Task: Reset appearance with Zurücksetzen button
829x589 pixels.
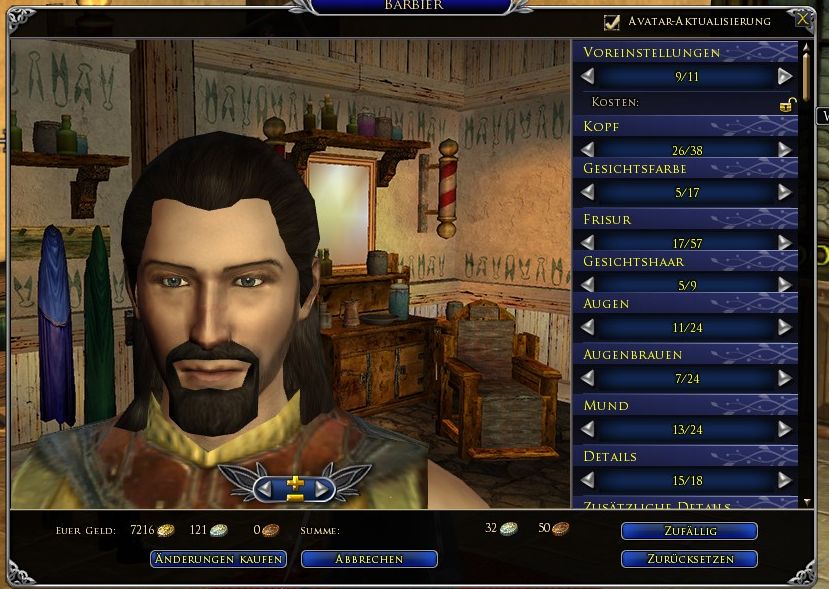Action: (x=689, y=559)
